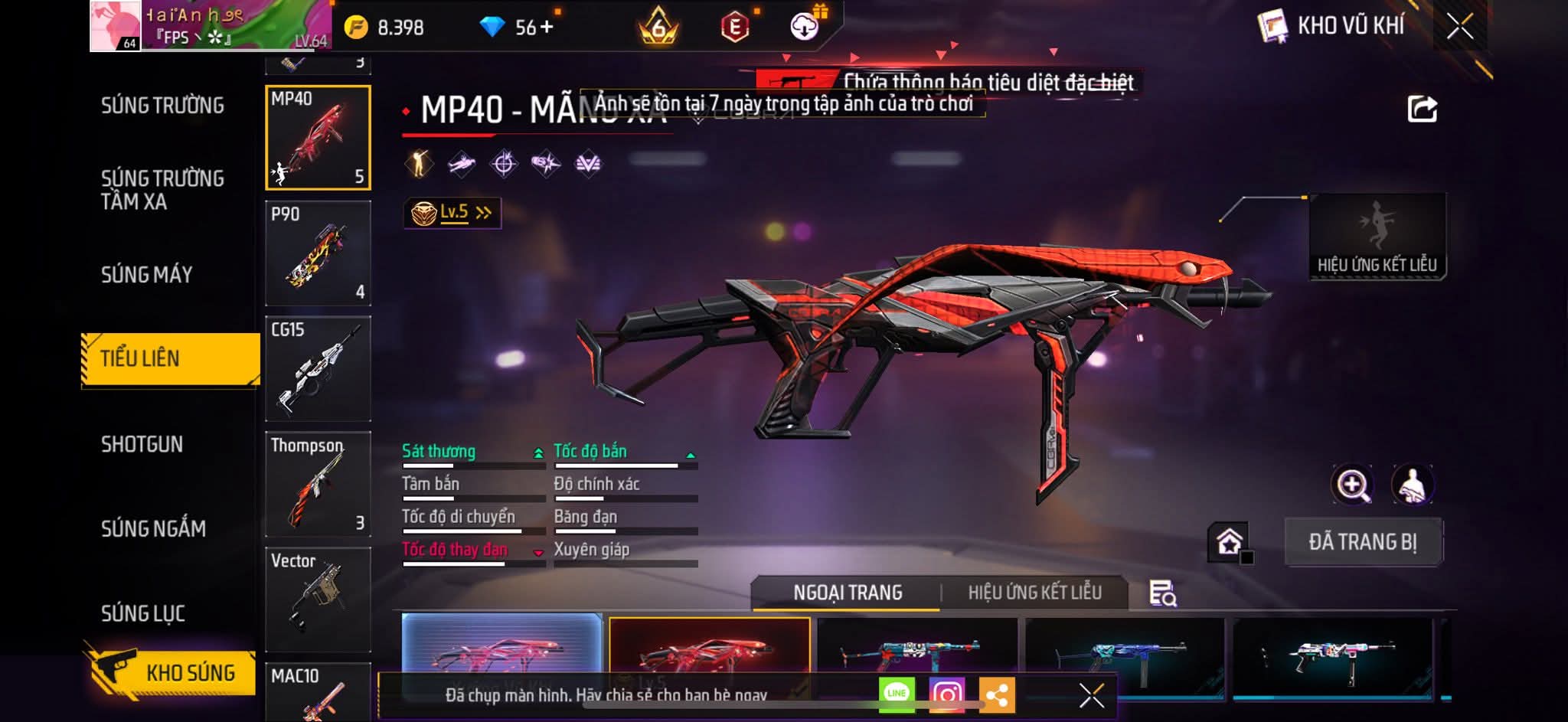Select the Thompson weapon slot

coord(318,484)
